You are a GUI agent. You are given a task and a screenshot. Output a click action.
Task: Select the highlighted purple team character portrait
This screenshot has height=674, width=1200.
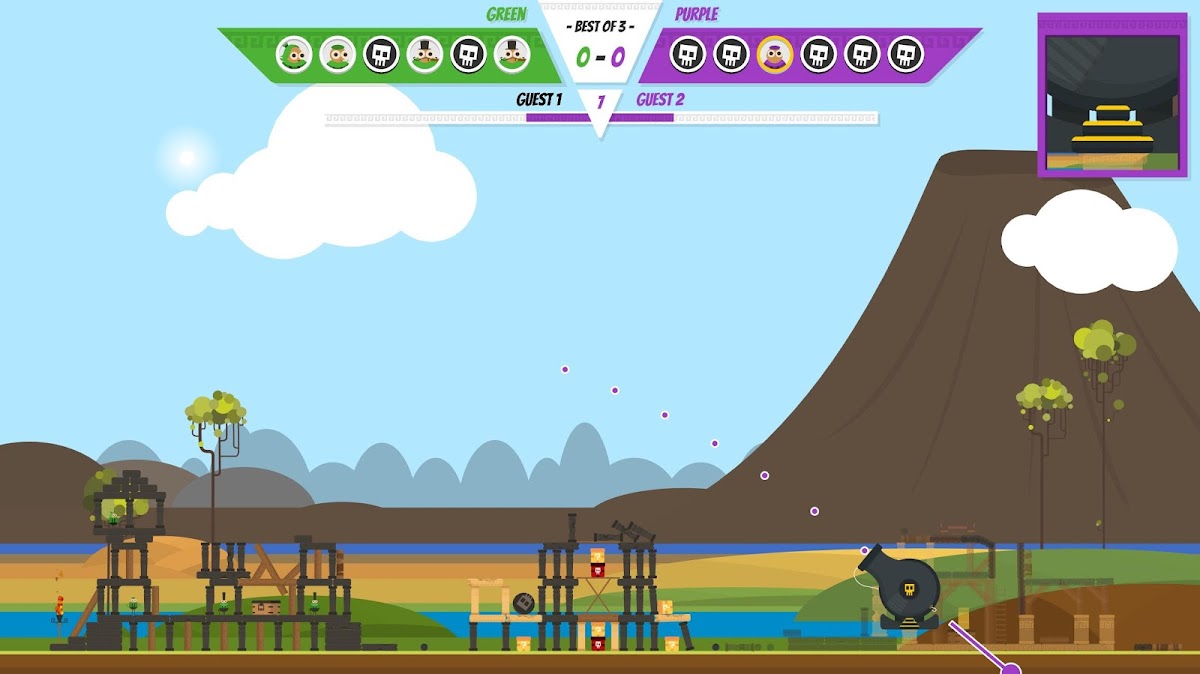tap(775, 54)
